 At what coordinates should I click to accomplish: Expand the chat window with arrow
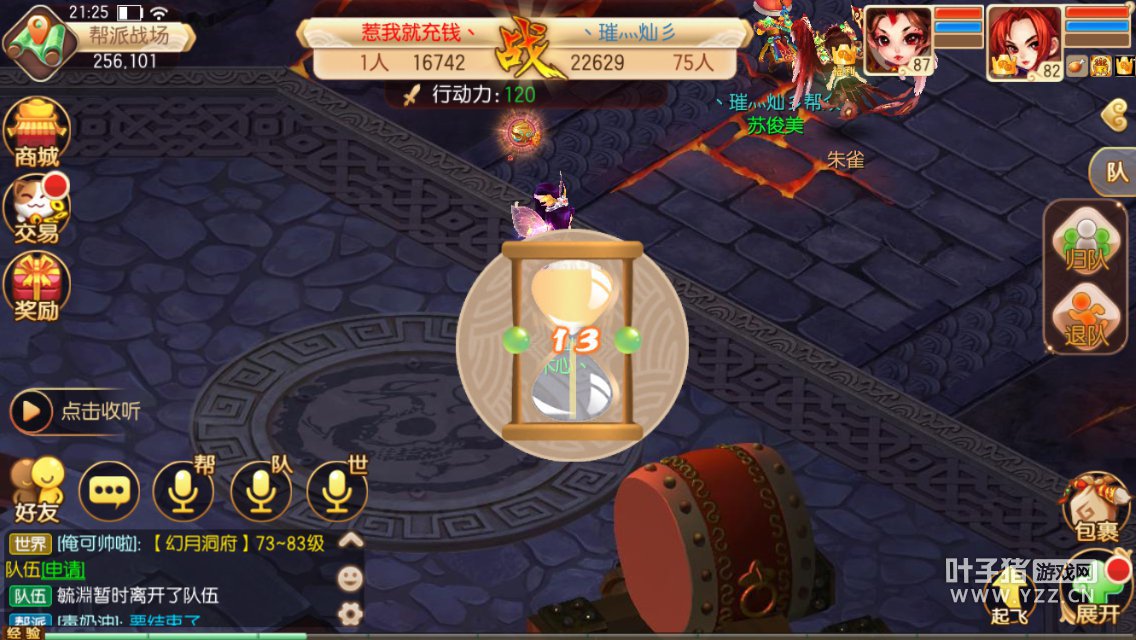[x=350, y=541]
